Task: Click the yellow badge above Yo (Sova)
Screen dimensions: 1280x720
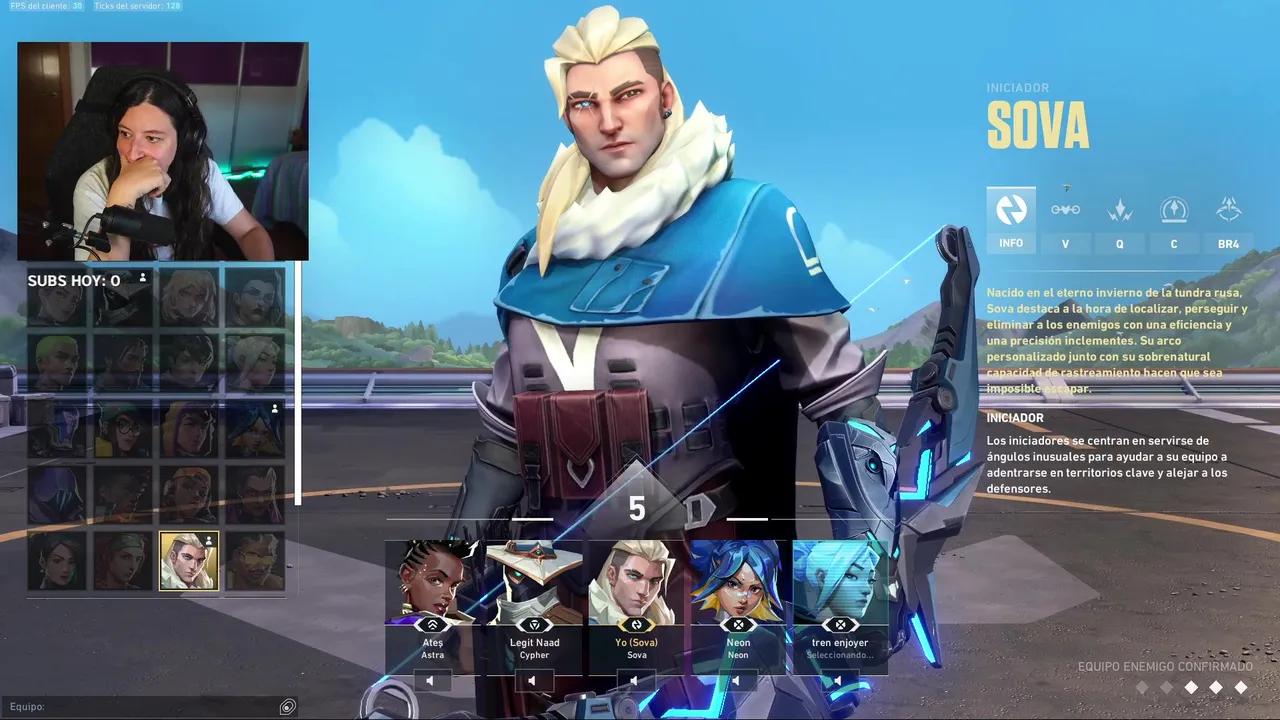Action: (x=636, y=625)
